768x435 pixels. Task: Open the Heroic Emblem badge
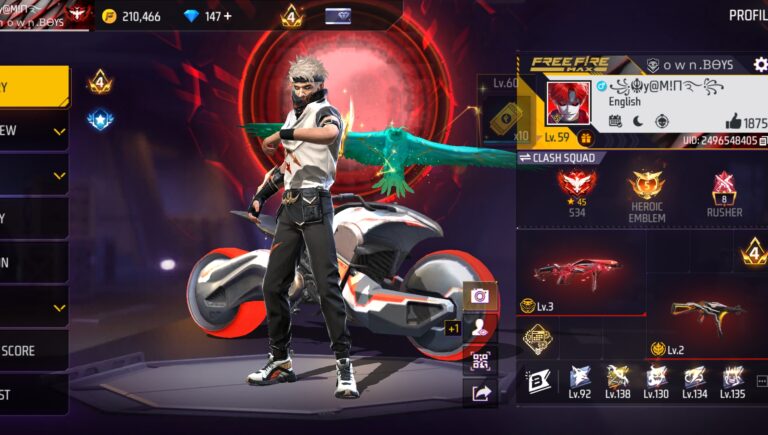point(647,190)
